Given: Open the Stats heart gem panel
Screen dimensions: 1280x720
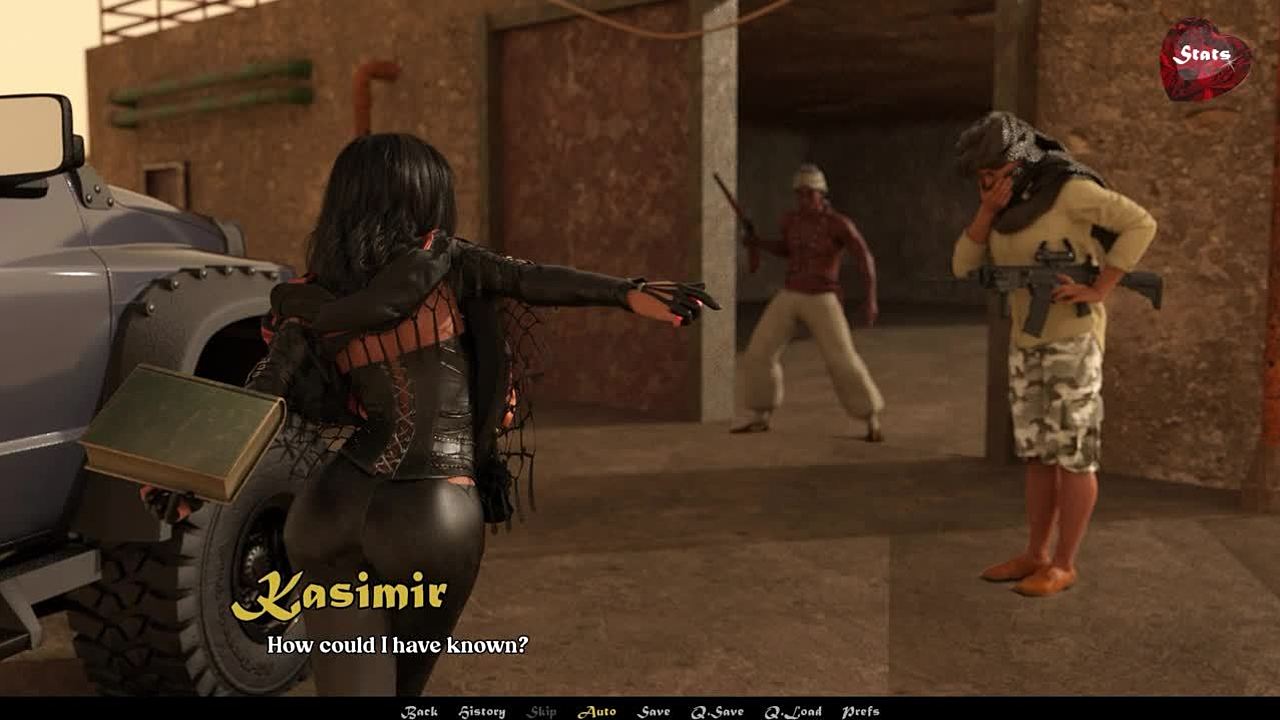Looking at the screenshot, I should pyautogui.click(x=1204, y=58).
